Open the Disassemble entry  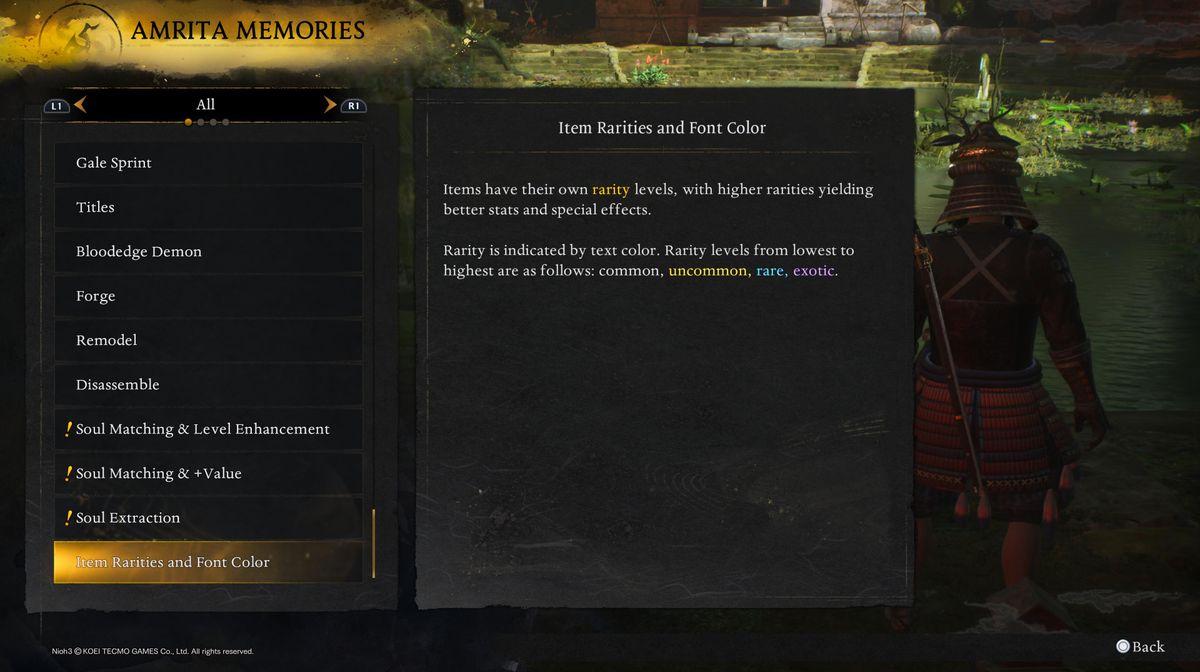pos(208,385)
